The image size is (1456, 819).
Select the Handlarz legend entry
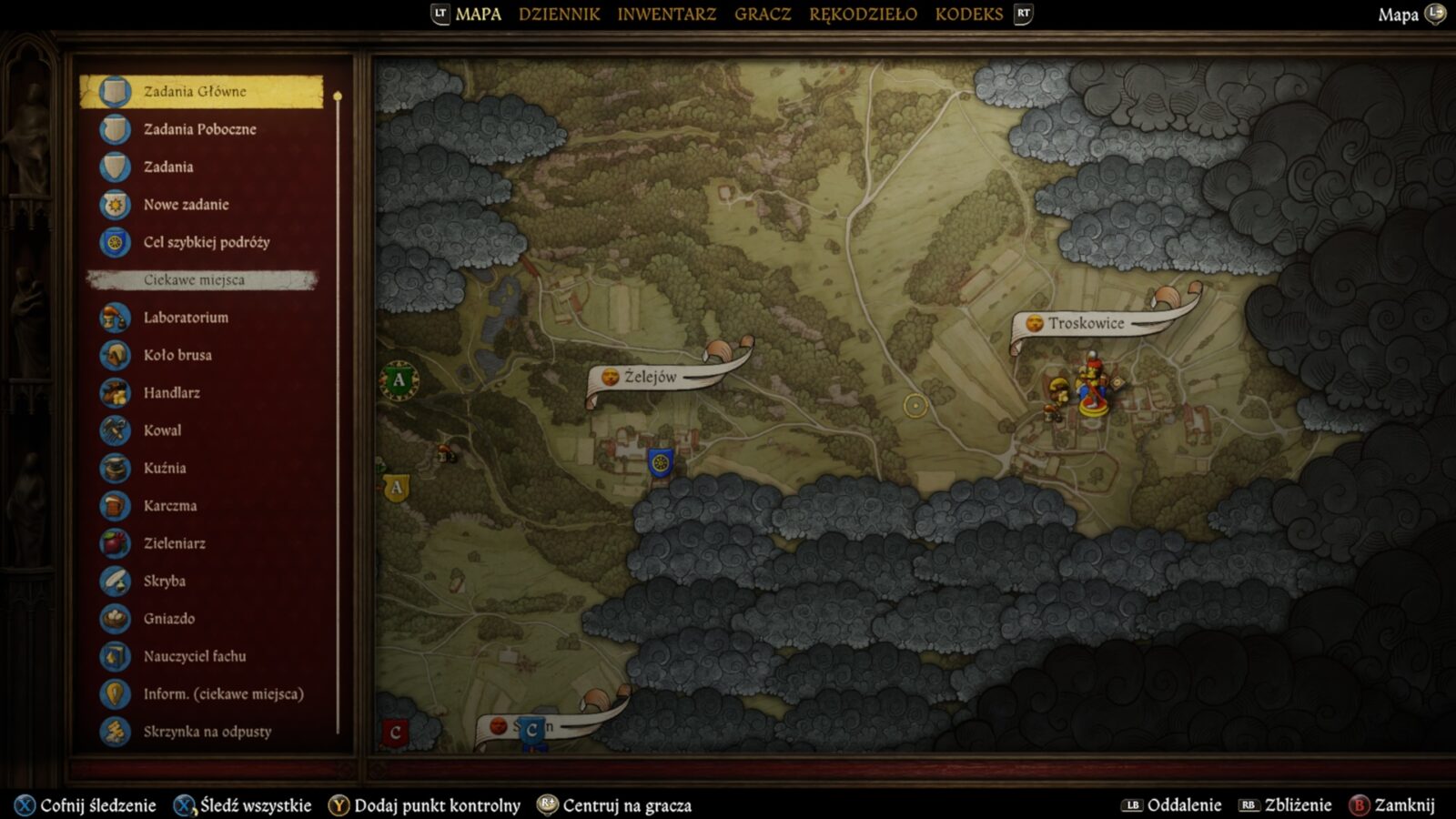(171, 393)
